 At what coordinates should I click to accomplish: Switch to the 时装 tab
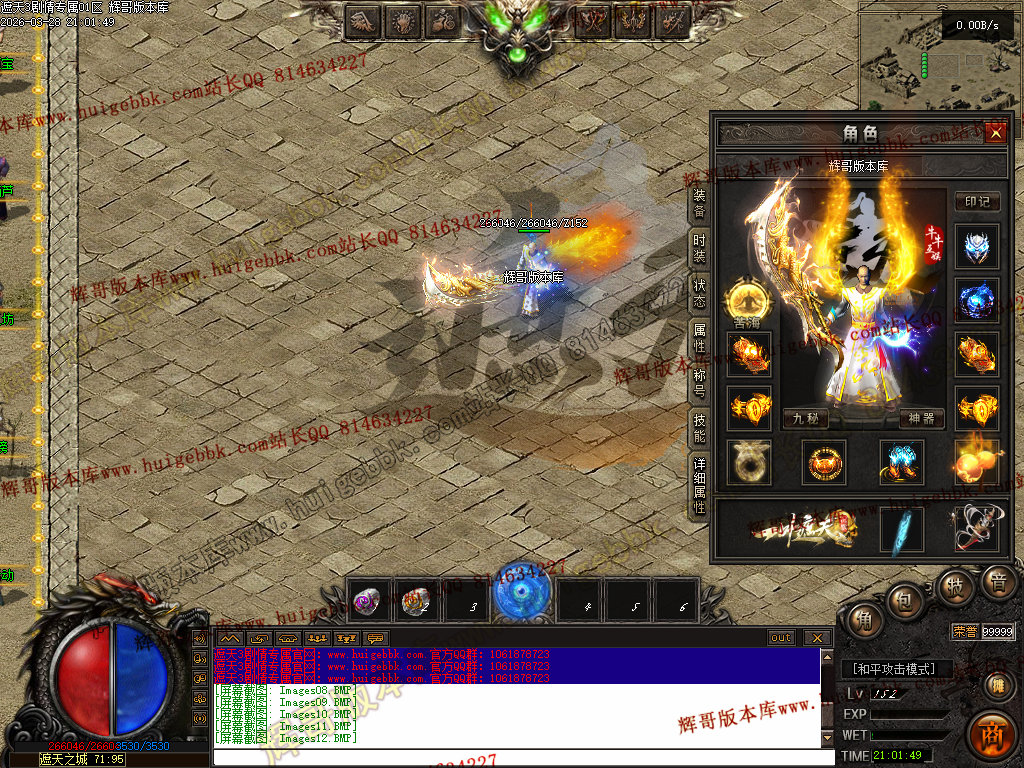[x=700, y=247]
